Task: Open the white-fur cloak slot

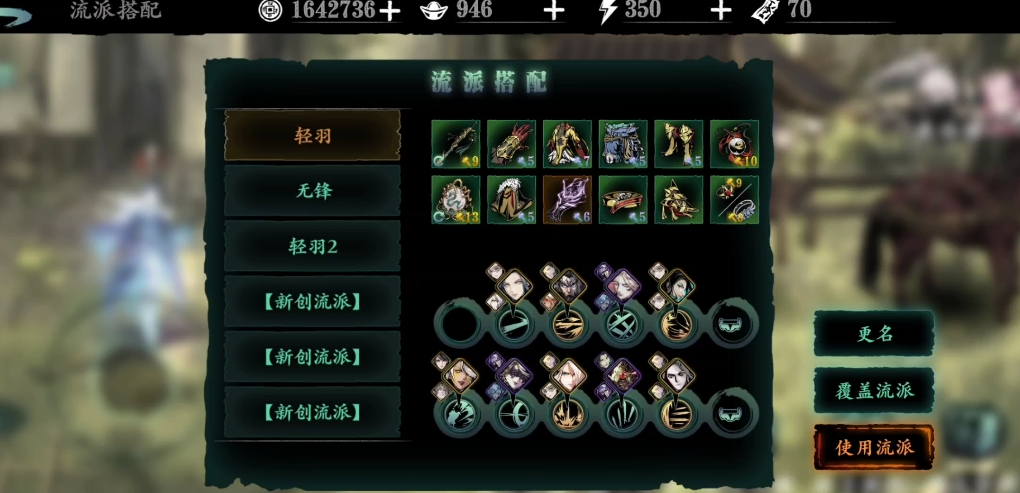Action: coord(512,200)
